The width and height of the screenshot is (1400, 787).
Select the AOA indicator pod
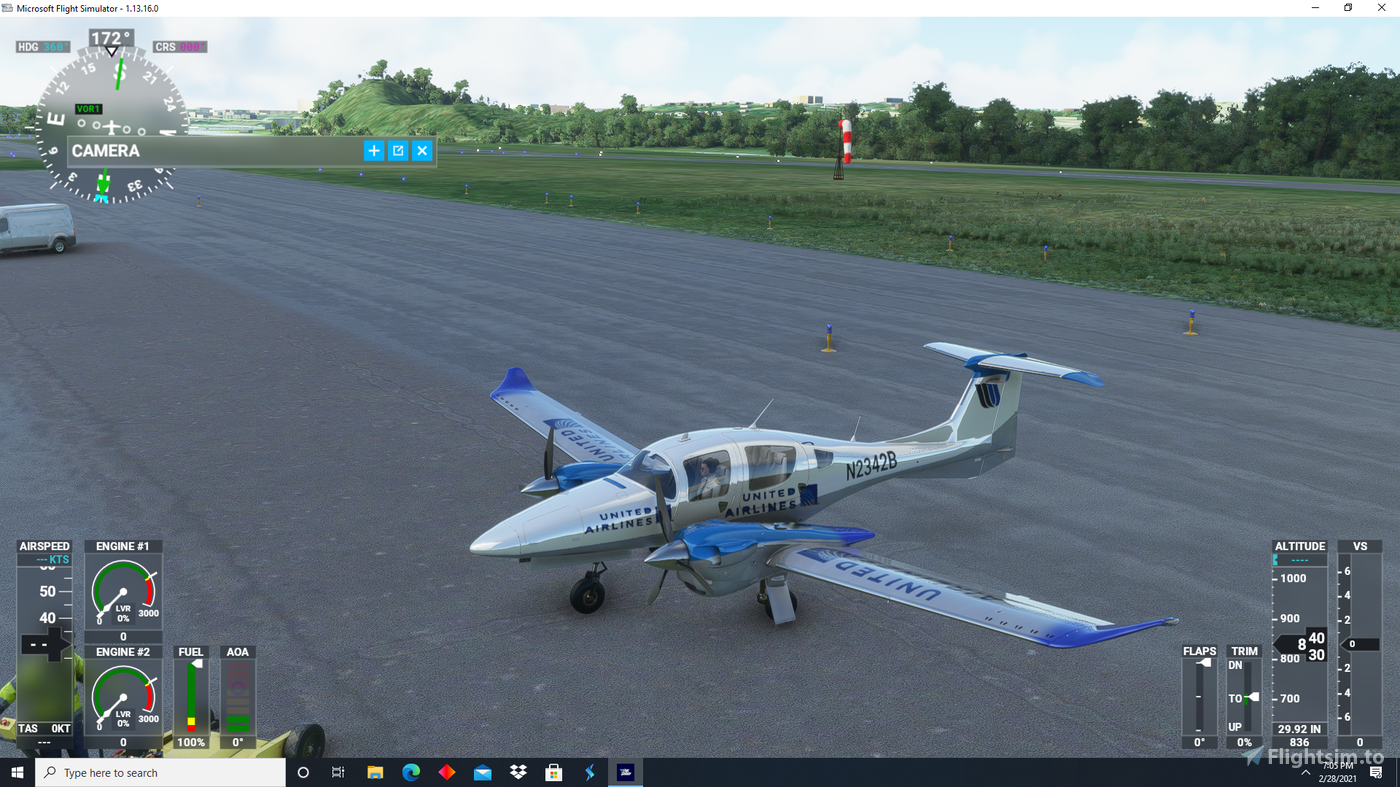[238, 695]
